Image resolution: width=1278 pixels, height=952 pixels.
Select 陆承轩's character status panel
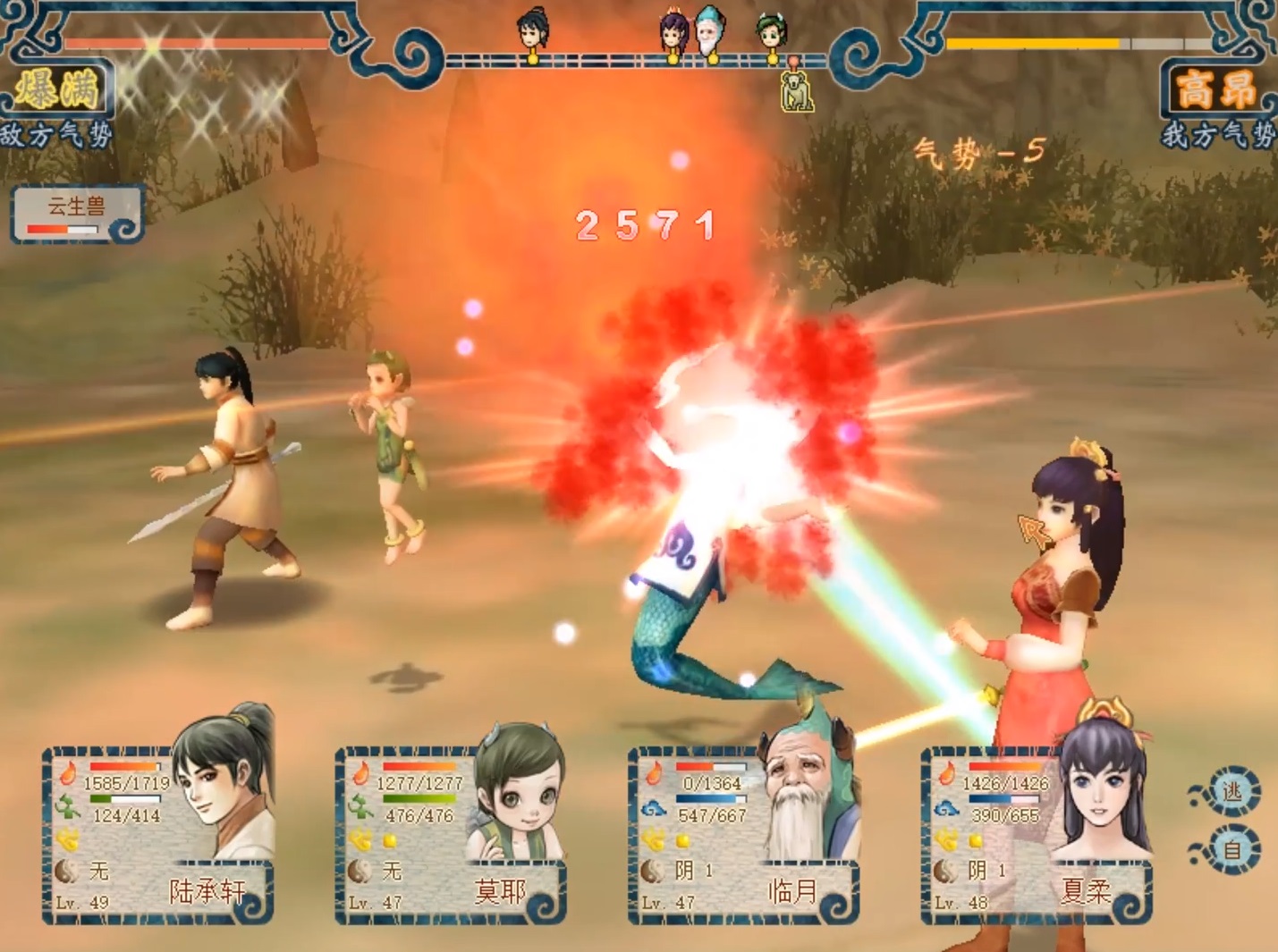click(x=158, y=833)
